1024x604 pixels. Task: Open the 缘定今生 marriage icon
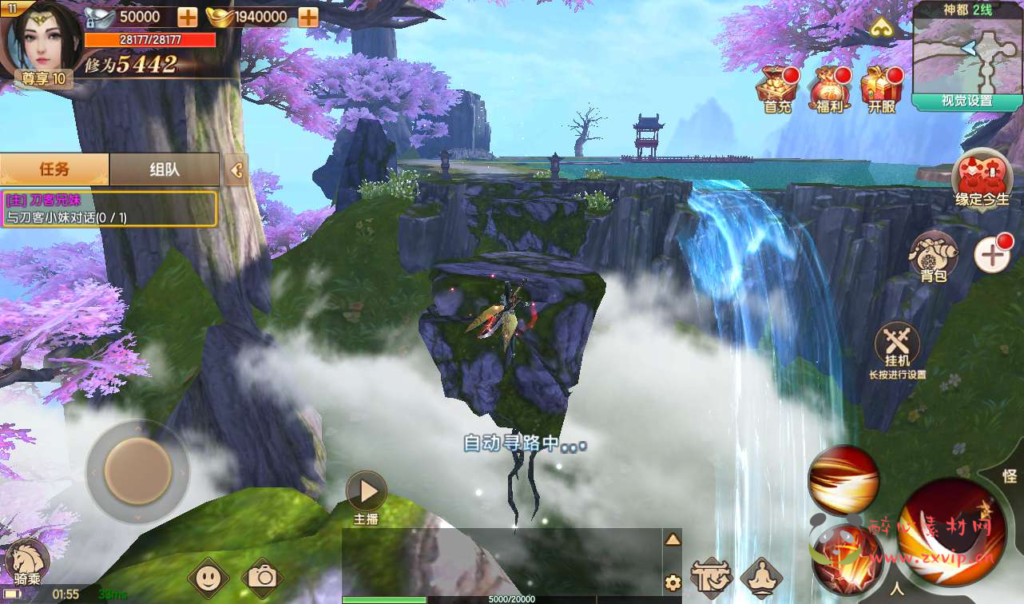tap(982, 179)
